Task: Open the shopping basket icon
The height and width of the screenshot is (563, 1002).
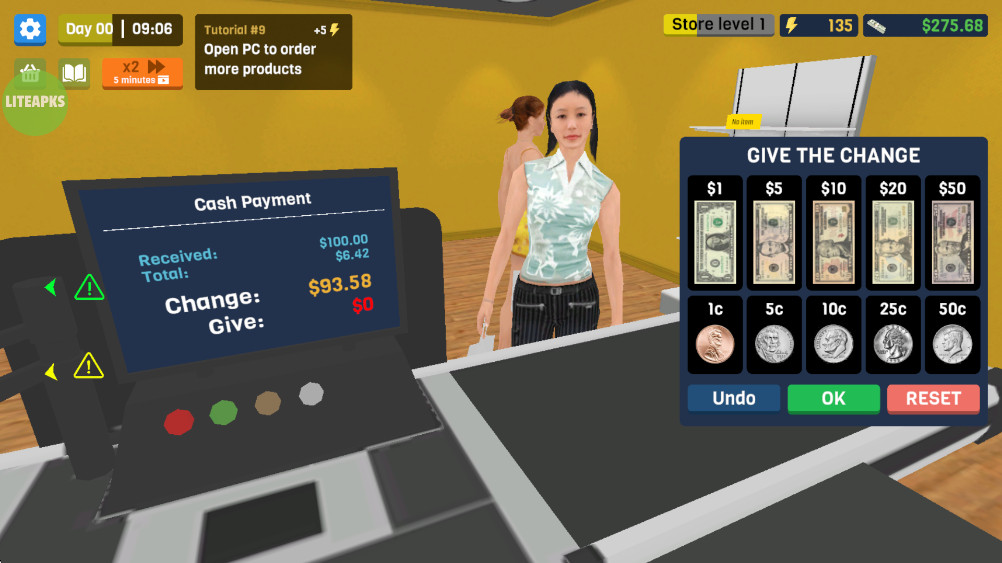Action: click(30, 72)
